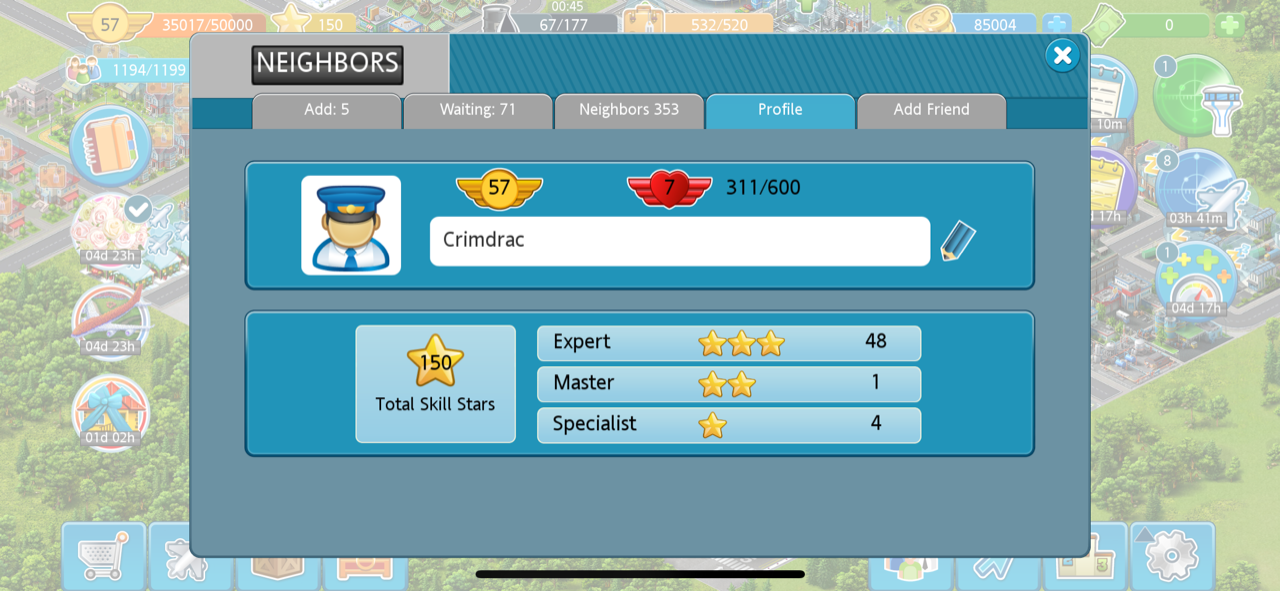Select the Profile tab
The width and height of the screenshot is (1280, 591).
[x=780, y=110]
